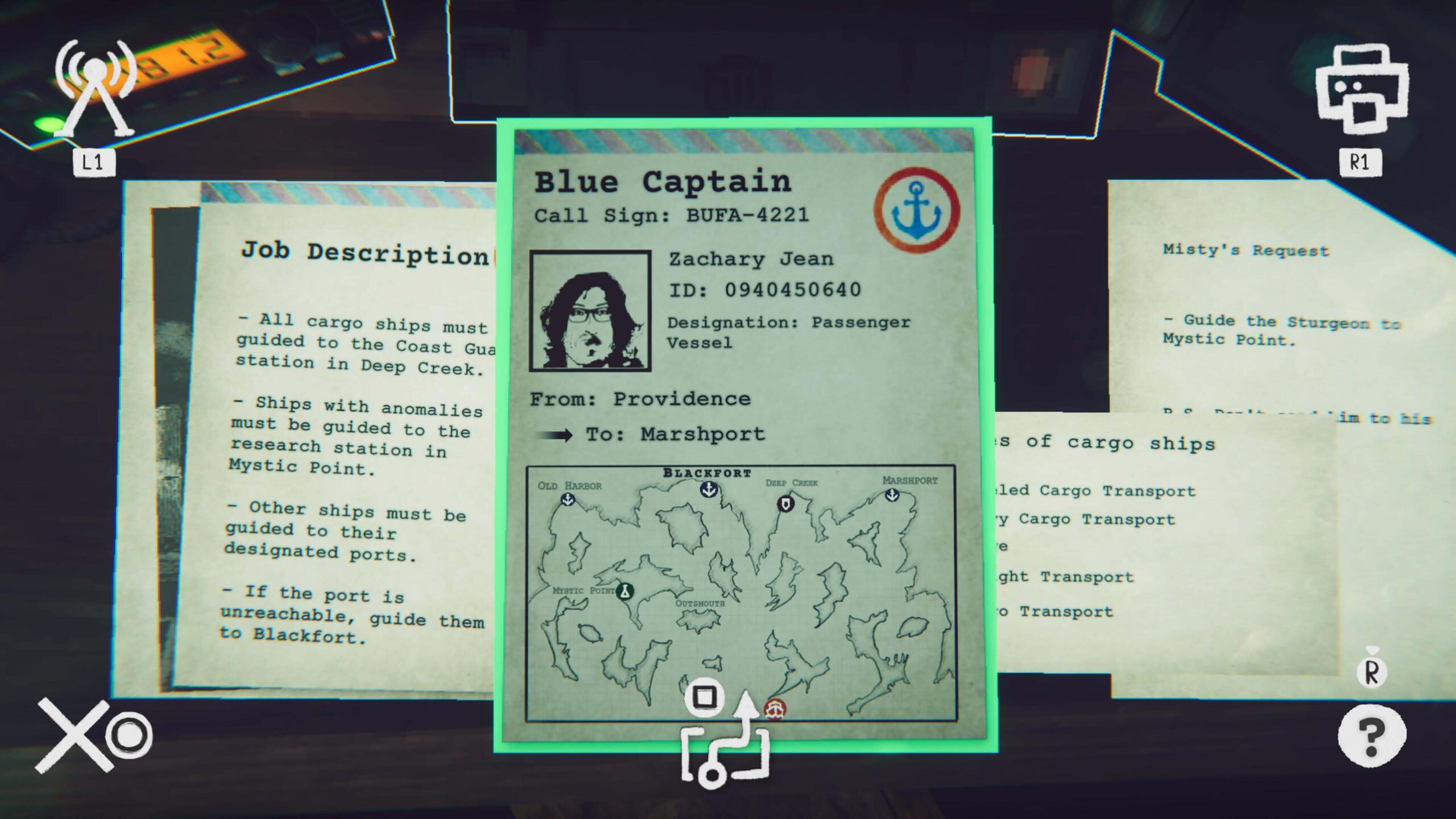Choose the Deep Creek shield marker
Image resolution: width=1456 pixels, height=819 pixels.
point(785,503)
